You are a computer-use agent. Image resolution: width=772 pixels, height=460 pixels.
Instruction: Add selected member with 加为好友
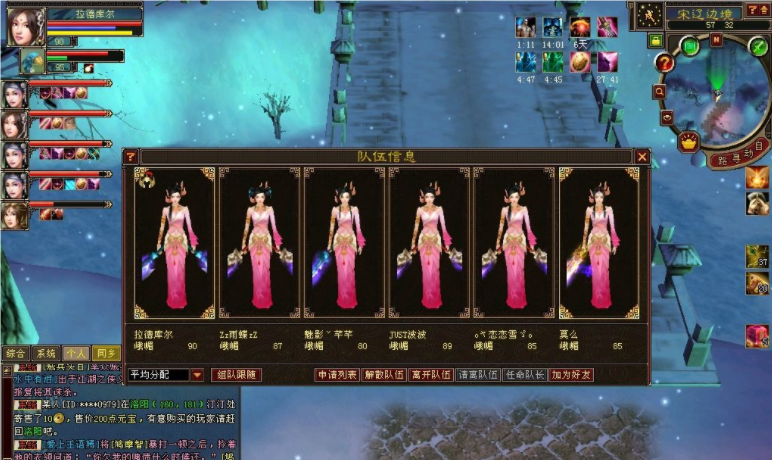pyautogui.click(x=572, y=375)
